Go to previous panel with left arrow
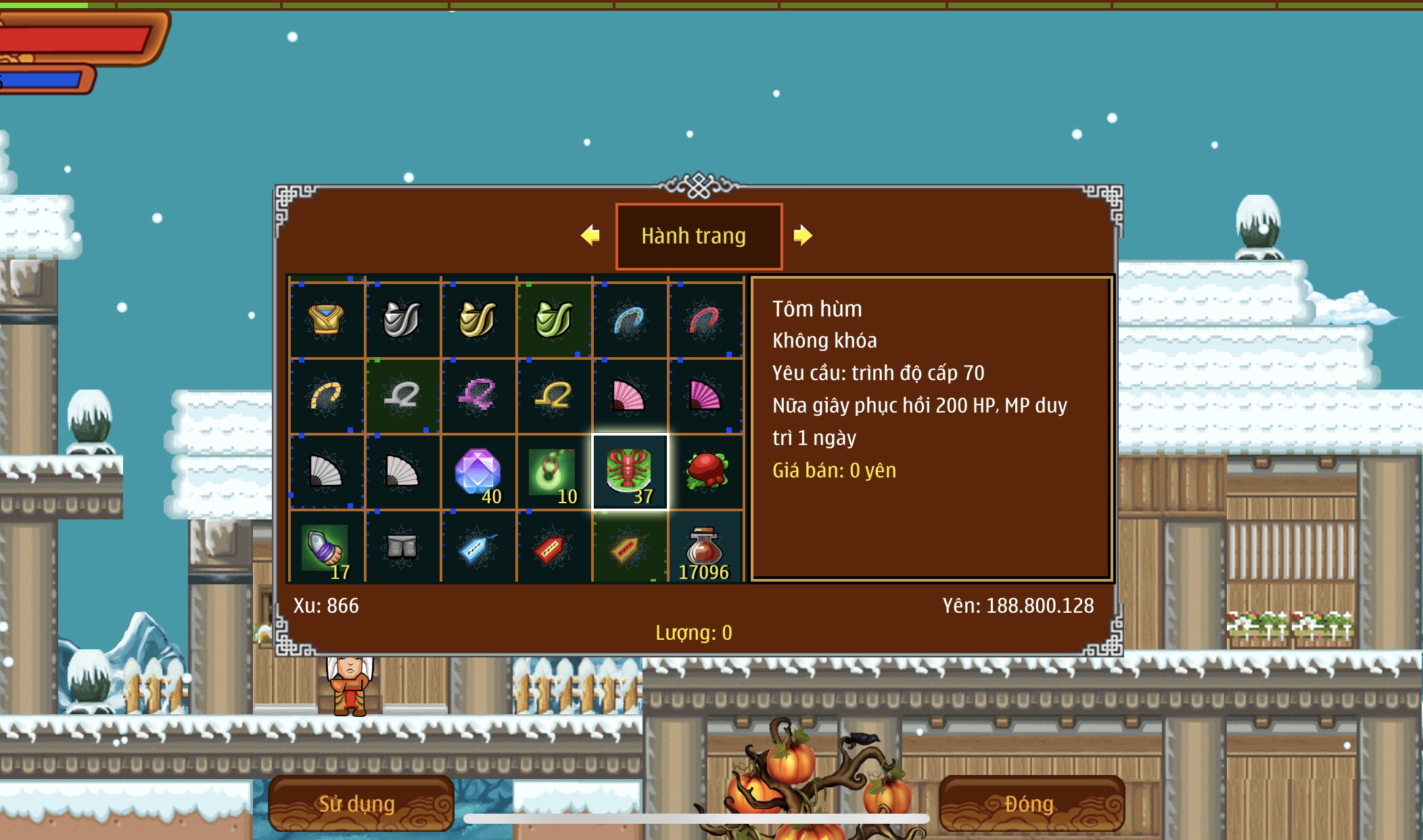 point(590,235)
